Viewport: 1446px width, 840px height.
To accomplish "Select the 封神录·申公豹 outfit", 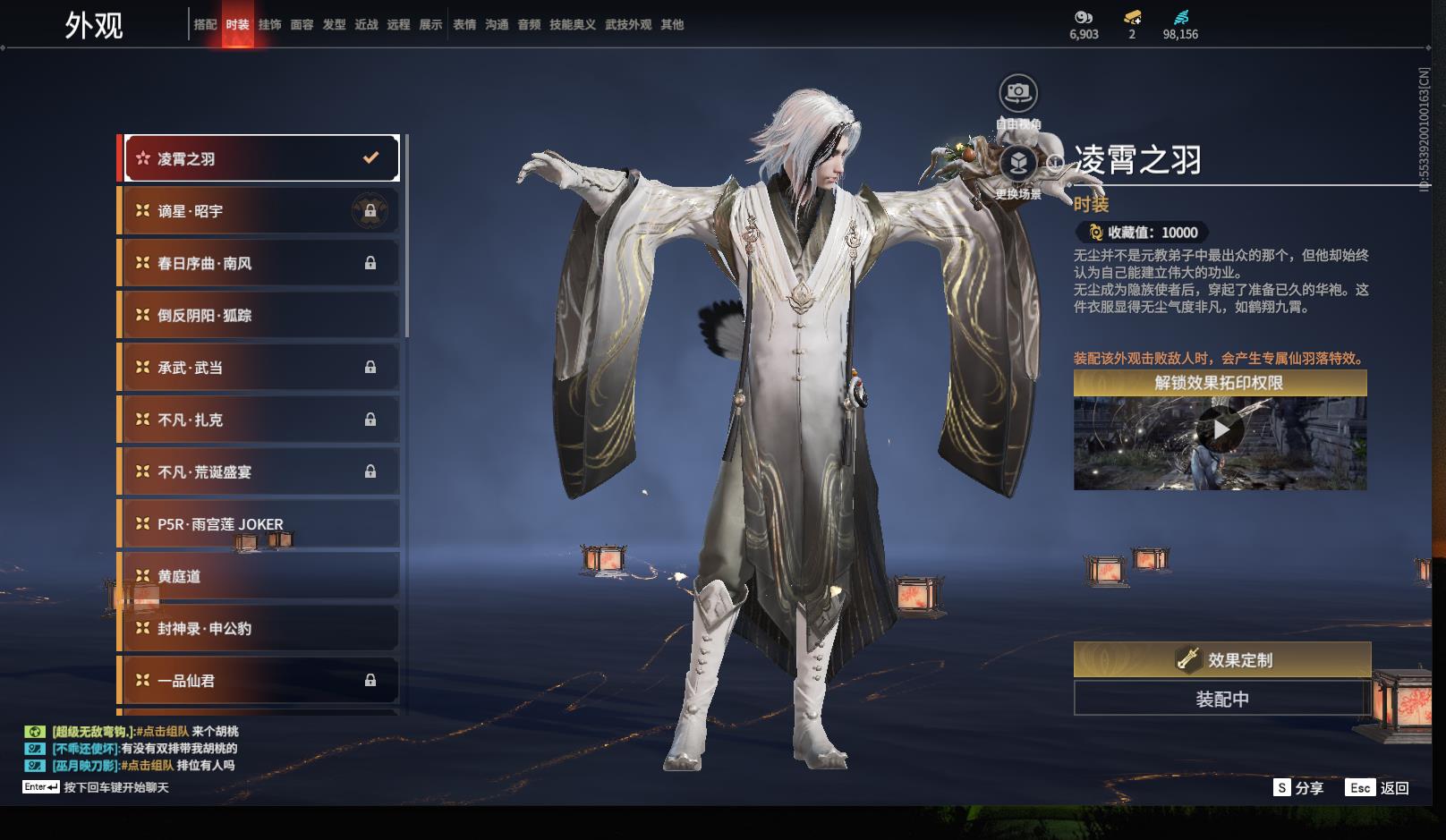I will coord(260,628).
